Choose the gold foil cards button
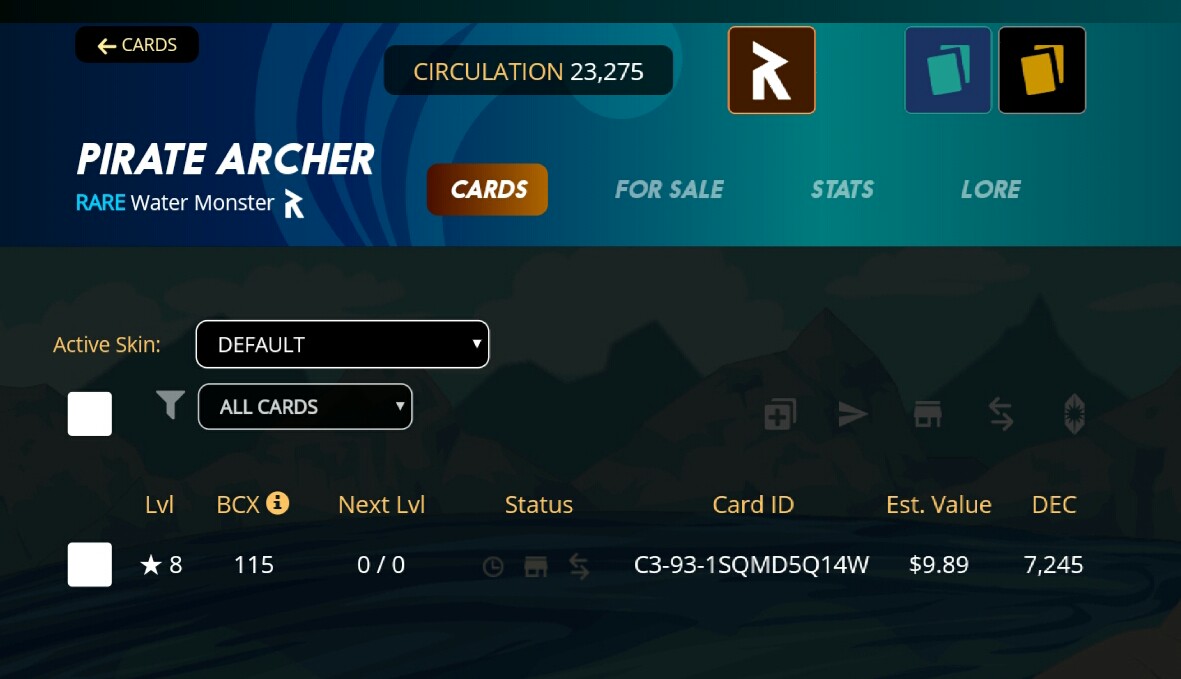The width and height of the screenshot is (1181, 679). tap(1042, 70)
